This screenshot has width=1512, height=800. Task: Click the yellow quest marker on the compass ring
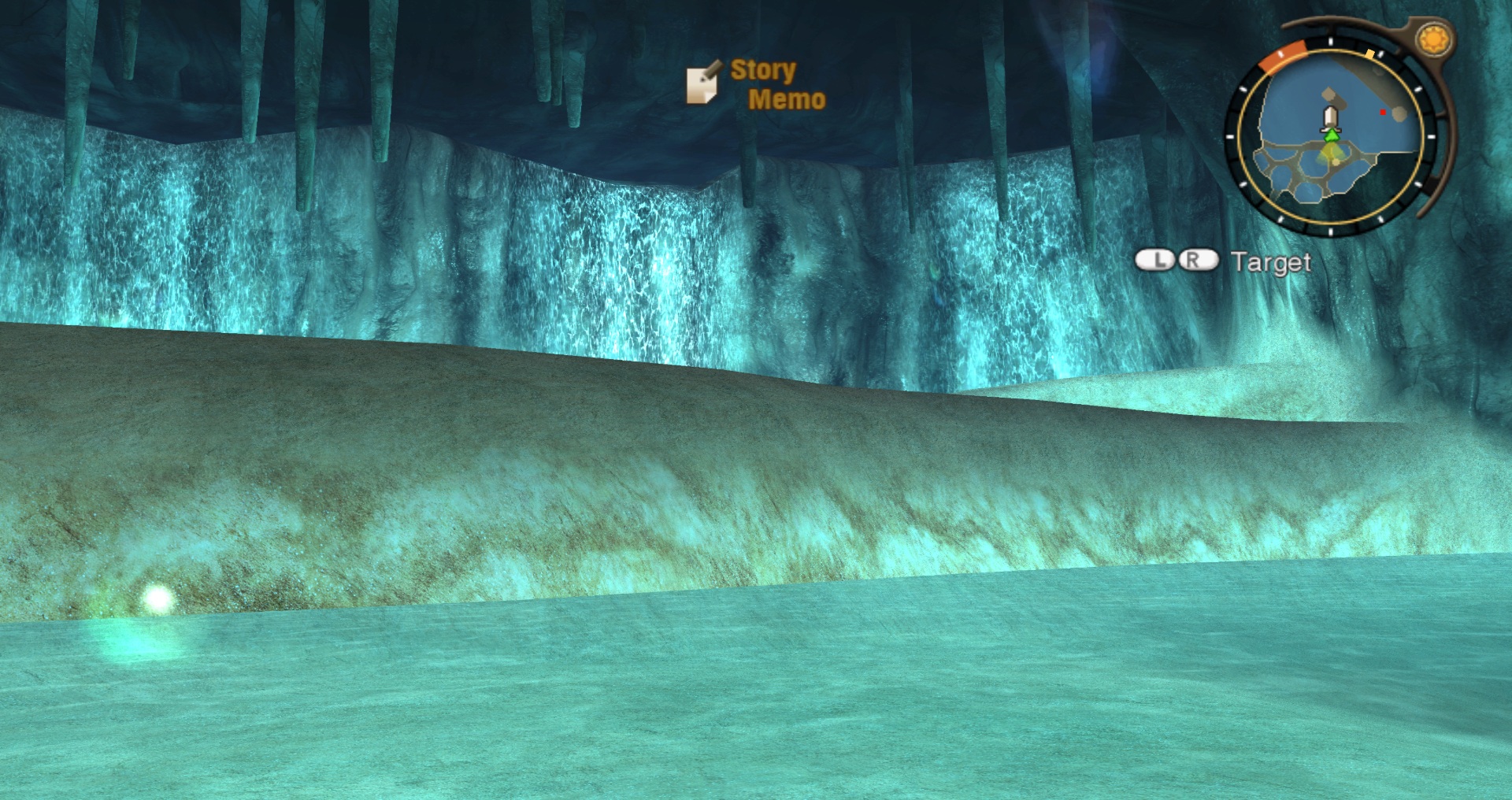coord(1369,54)
